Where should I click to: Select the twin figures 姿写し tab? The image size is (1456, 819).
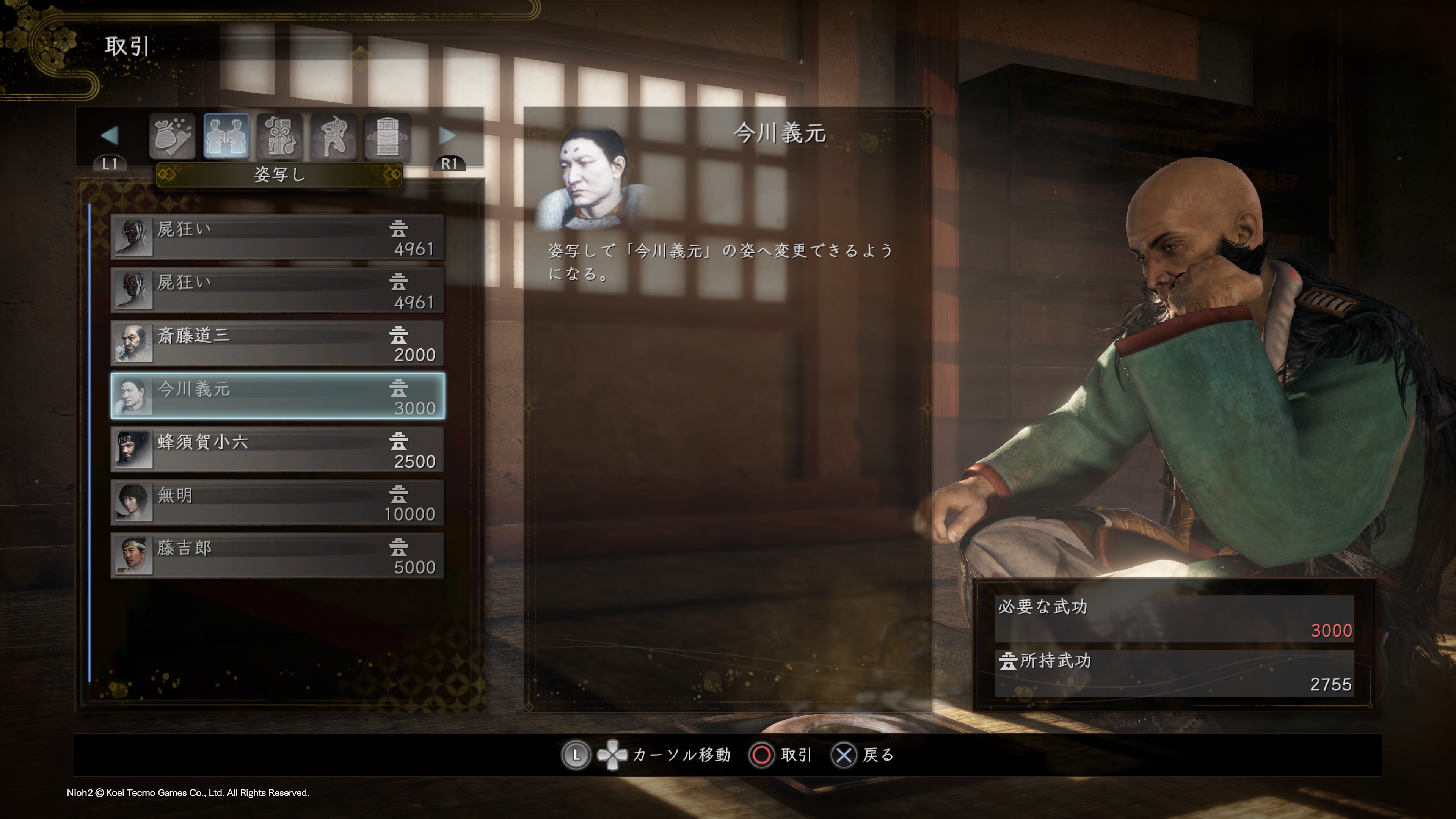point(226,136)
